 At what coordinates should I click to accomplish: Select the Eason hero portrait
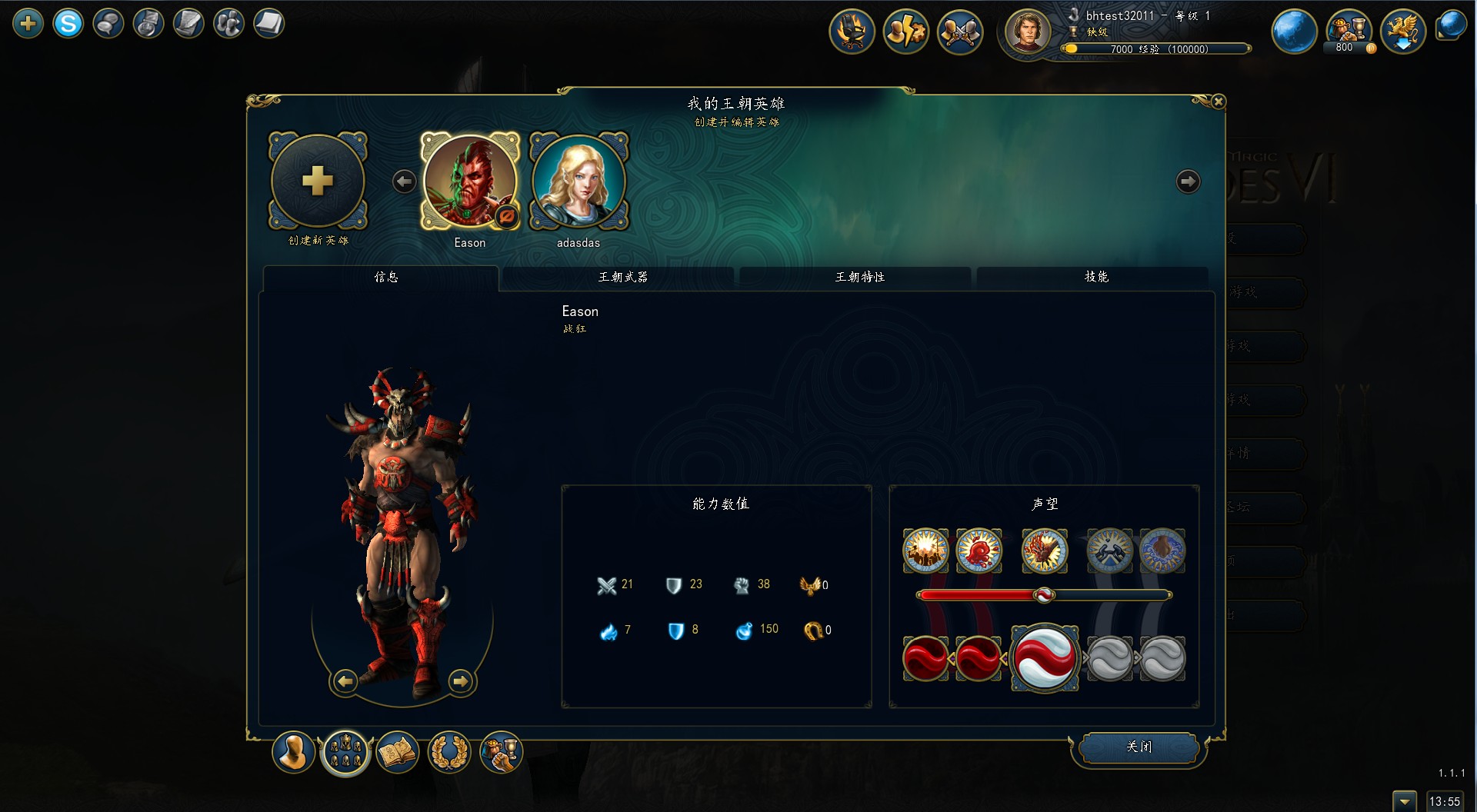[x=470, y=181]
